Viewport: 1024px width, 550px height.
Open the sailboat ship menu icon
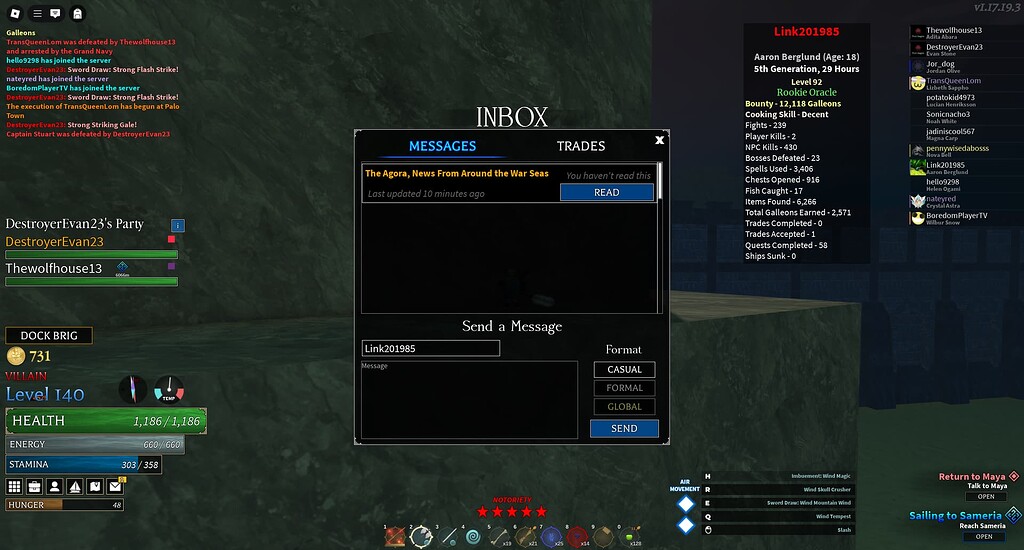(x=75, y=487)
